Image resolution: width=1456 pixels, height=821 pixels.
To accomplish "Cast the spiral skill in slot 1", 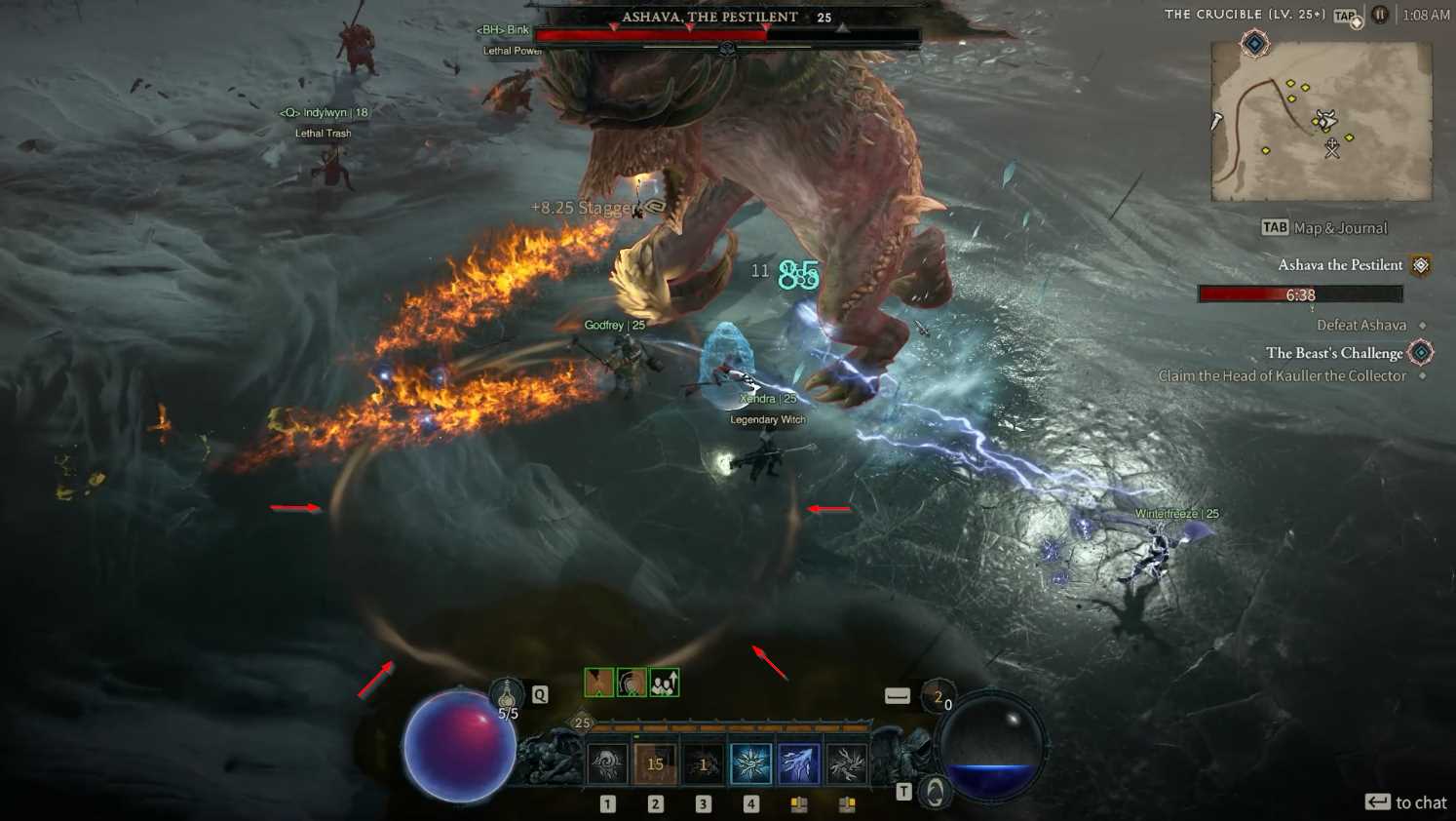I will click(608, 762).
